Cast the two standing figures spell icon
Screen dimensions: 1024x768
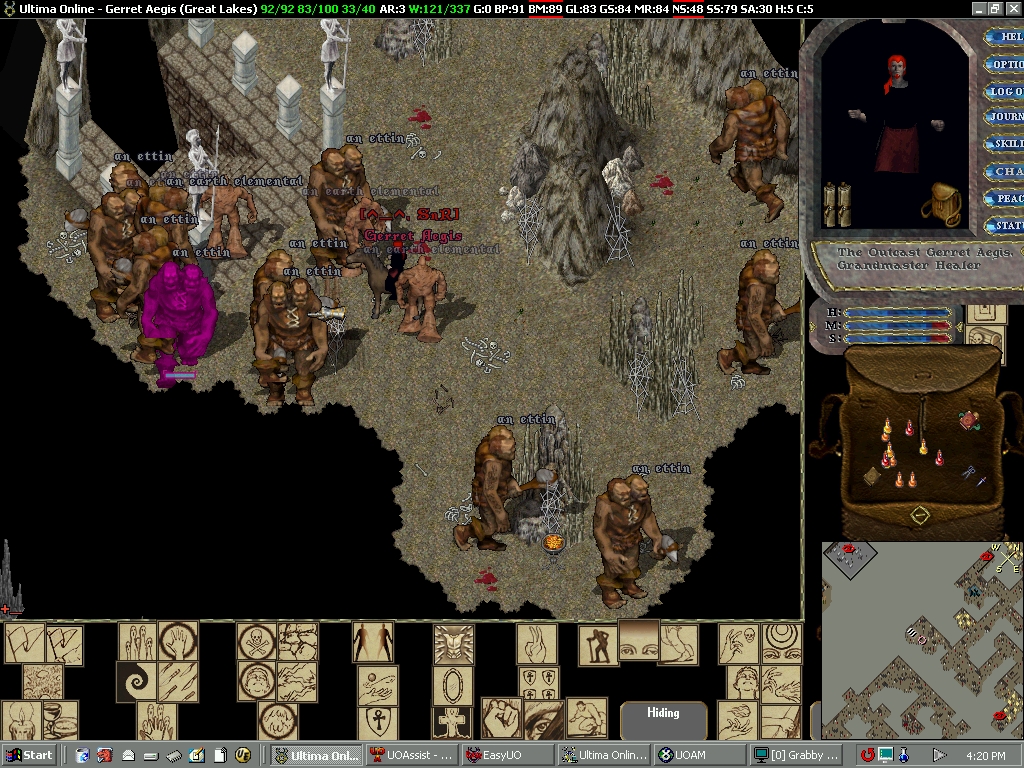[373, 642]
